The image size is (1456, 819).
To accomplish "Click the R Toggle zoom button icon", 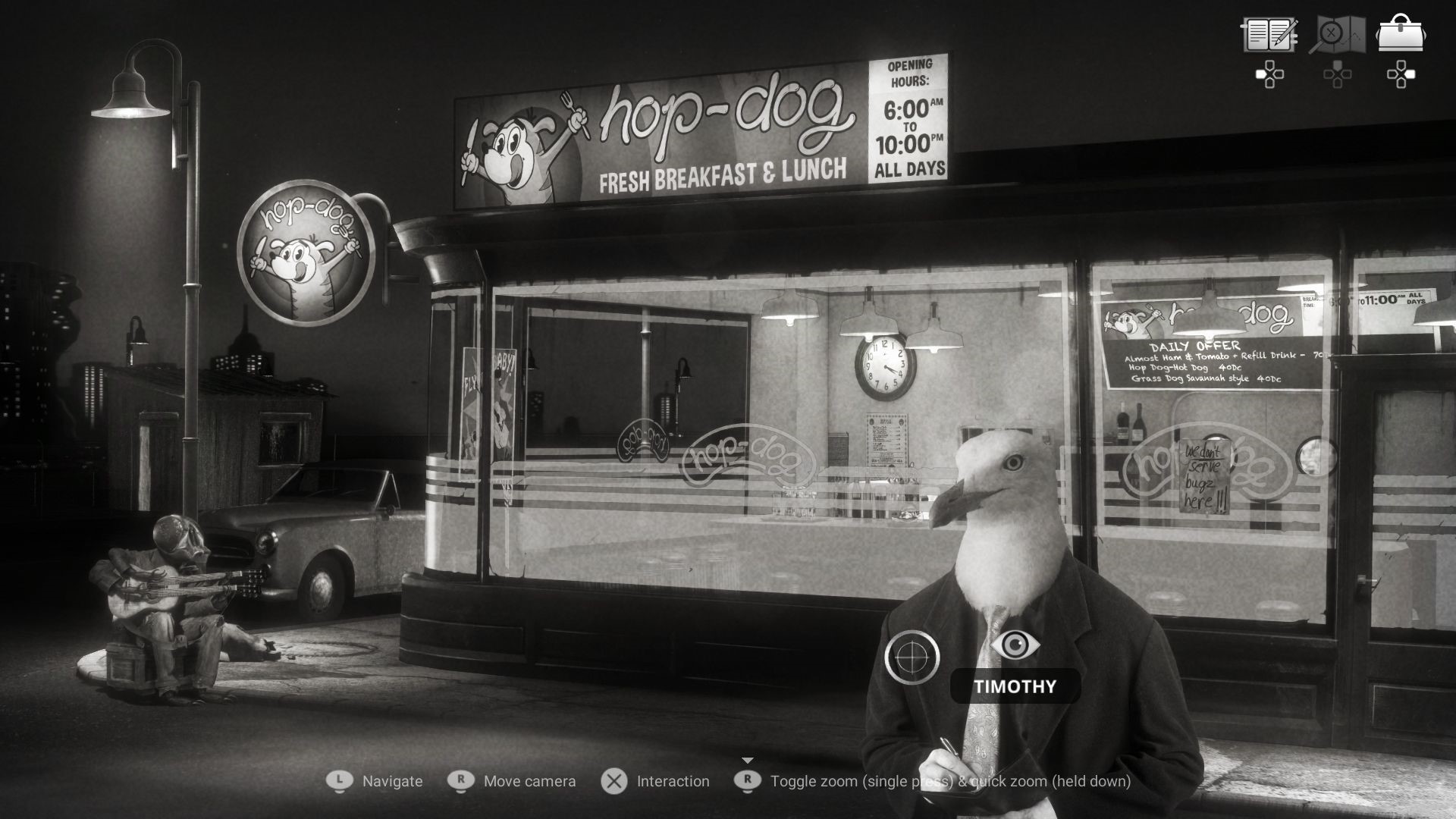I will coord(746,781).
